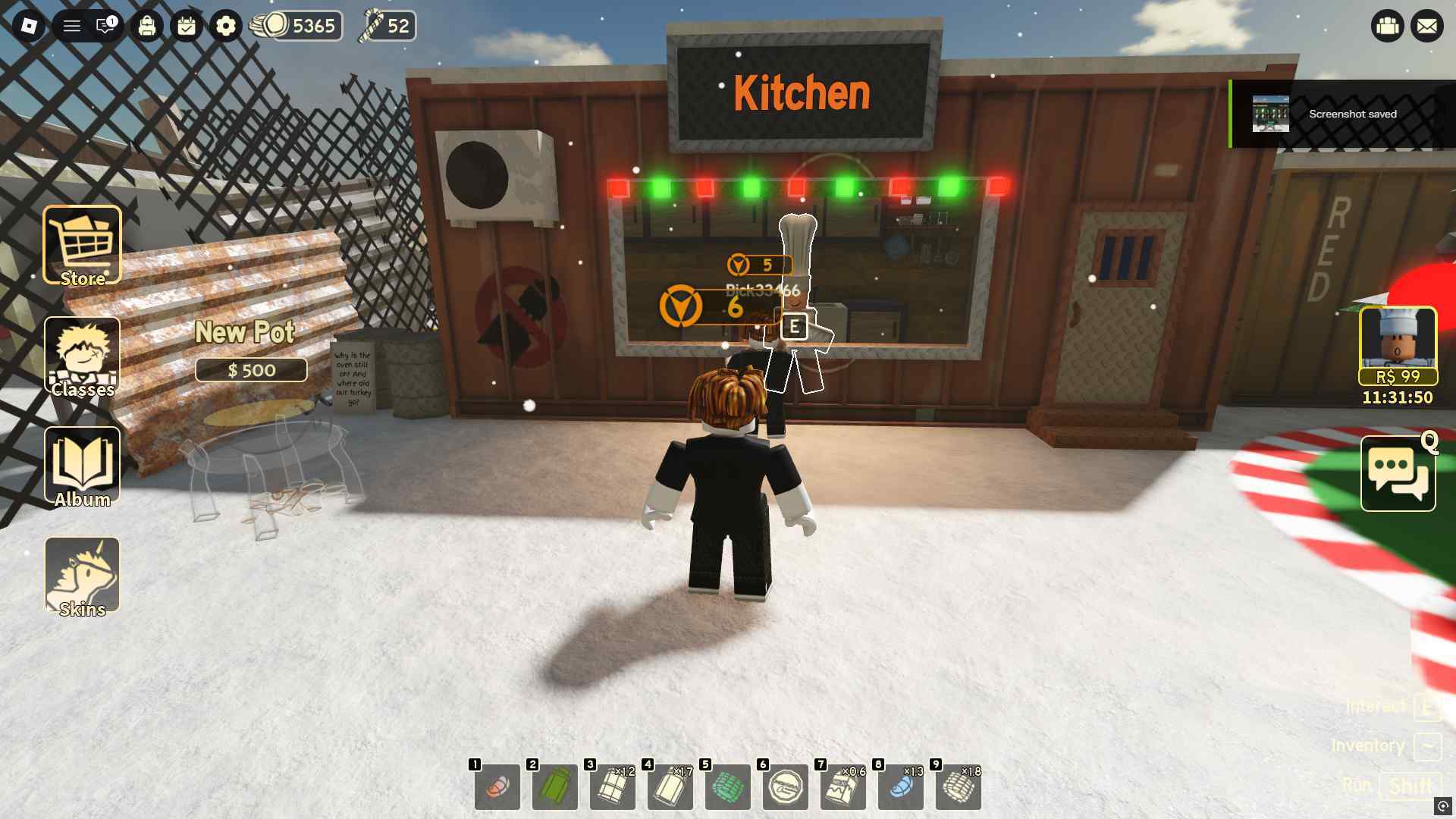This screenshot has height=819, width=1456.
Task: Select the pill item in slot 1
Action: (497, 787)
